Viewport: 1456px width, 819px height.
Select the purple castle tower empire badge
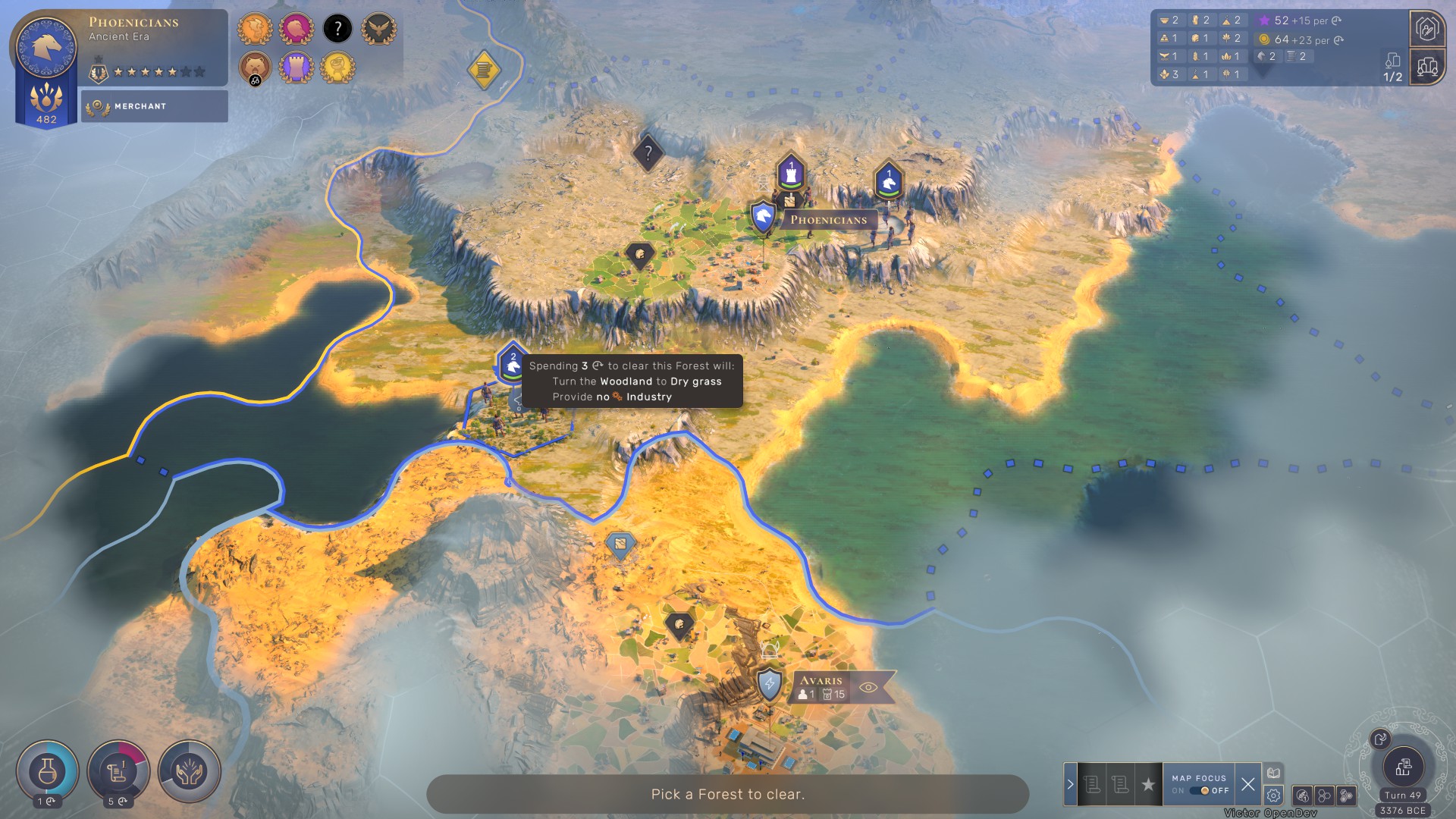coord(297,68)
